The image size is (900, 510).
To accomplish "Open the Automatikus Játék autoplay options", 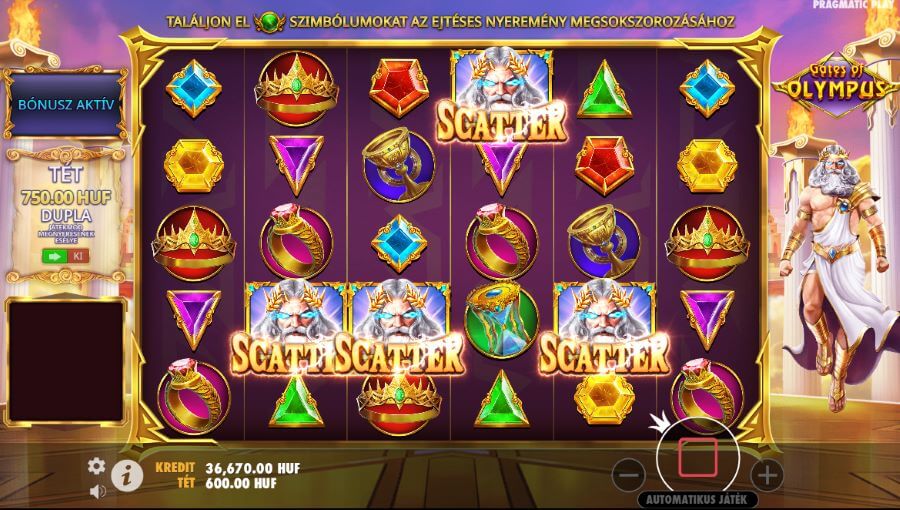I will [x=699, y=498].
